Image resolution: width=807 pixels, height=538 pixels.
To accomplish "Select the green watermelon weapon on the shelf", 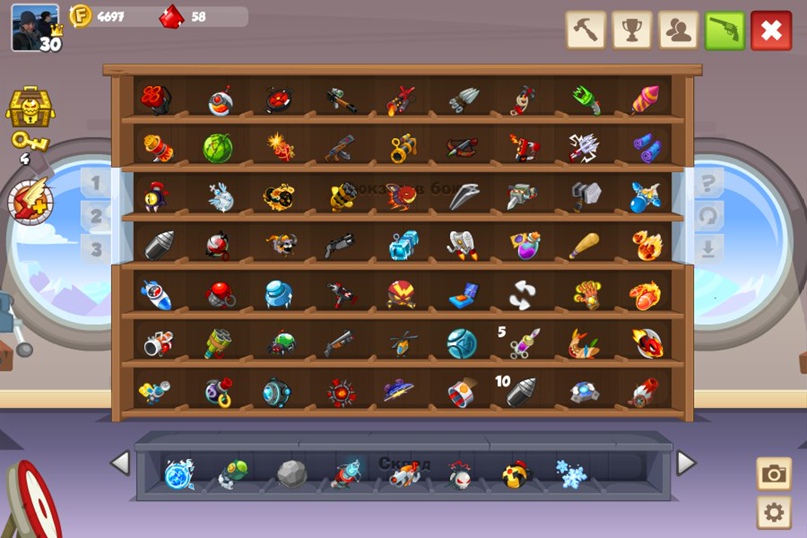I will (x=218, y=148).
